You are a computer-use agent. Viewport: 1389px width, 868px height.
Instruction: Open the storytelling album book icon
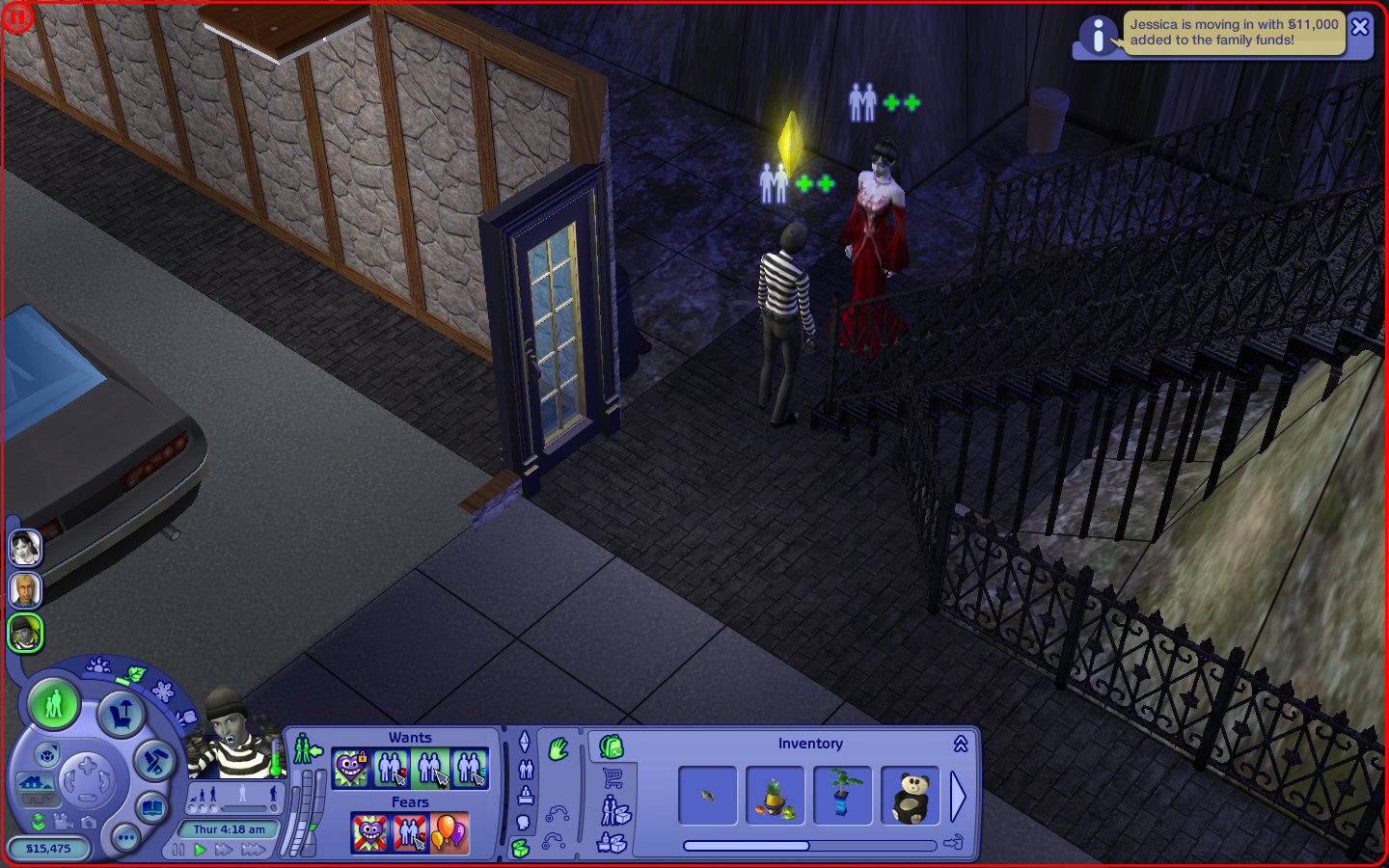tap(151, 807)
